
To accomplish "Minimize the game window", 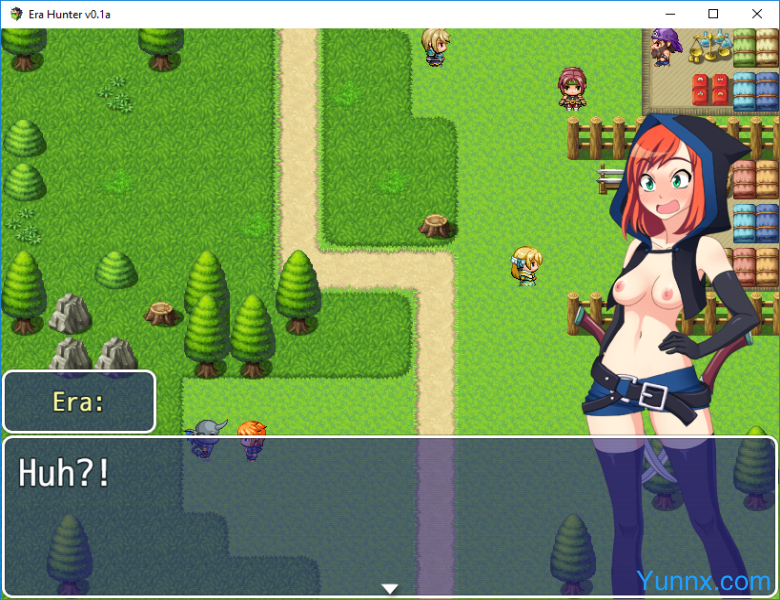I will [x=667, y=14].
